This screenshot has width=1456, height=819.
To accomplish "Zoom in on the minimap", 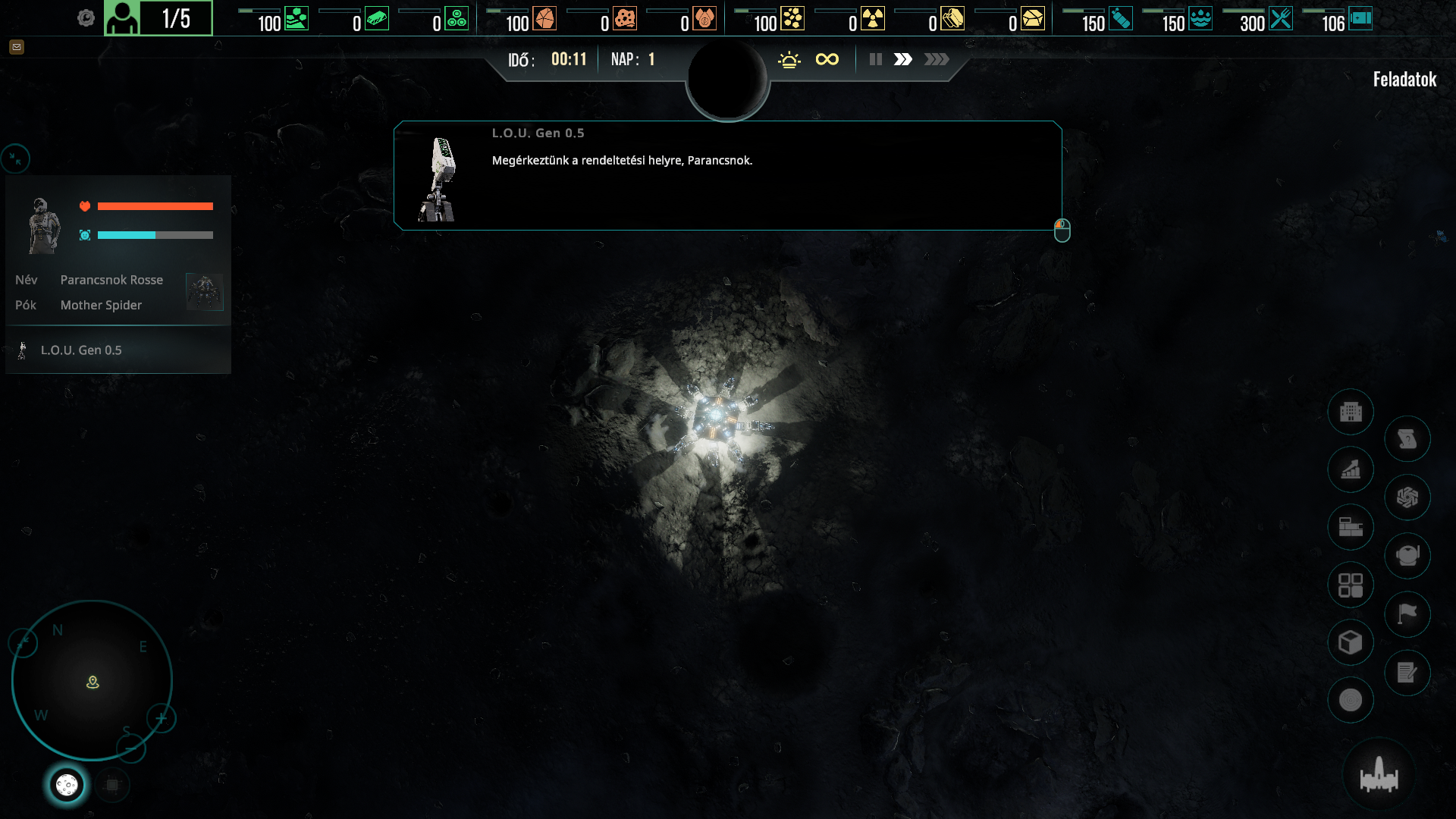I will pos(161,718).
